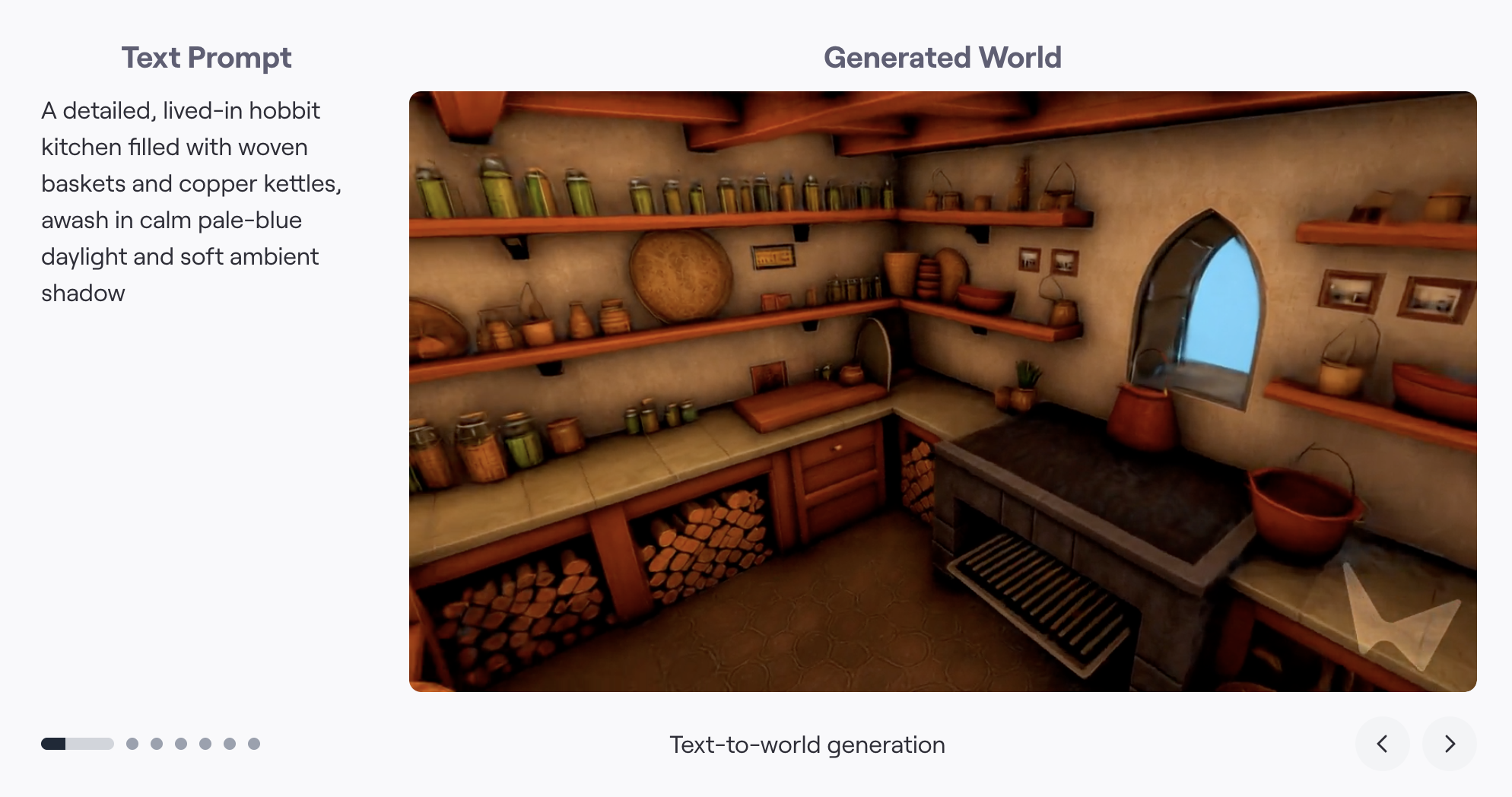Viewport: 1512px width, 797px height.
Task: Select the last carousel dot
Action: (255, 744)
